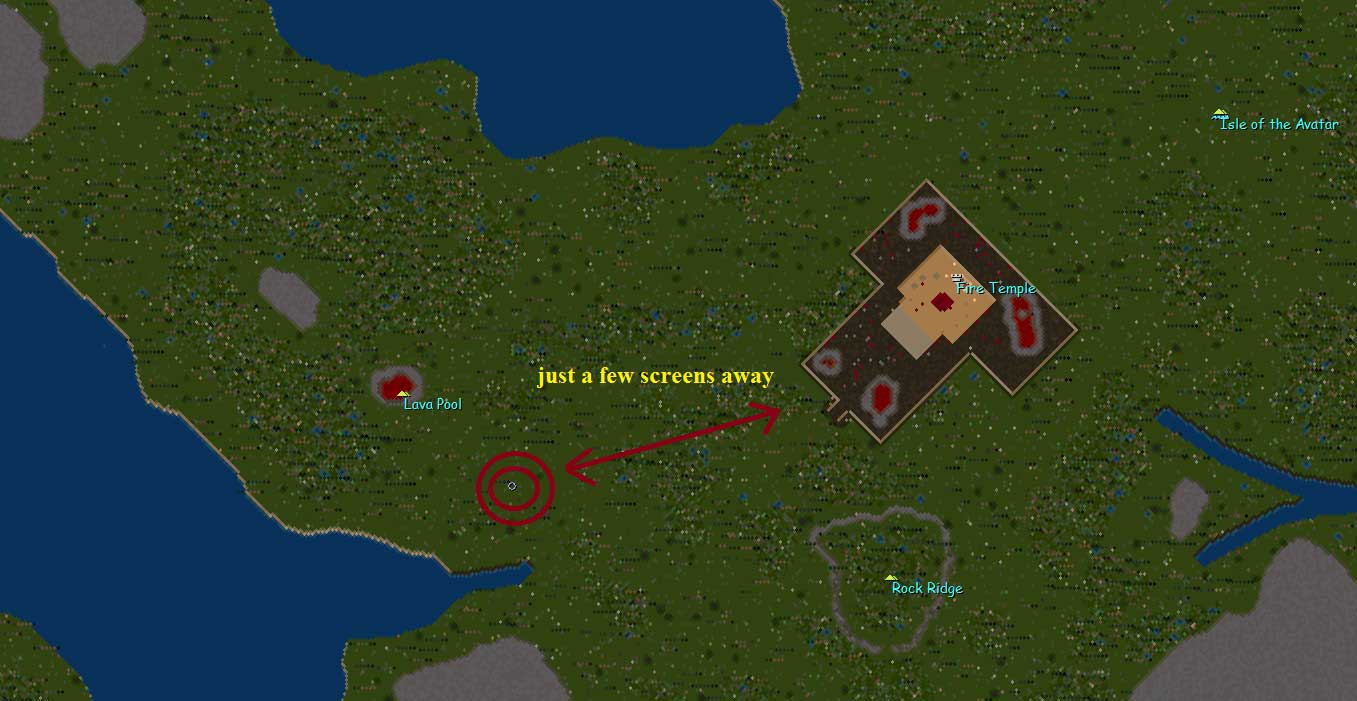Select the Lava Pool map marker
Image resolution: width=1357 pixels, height=701 pixels.
point(403,394)
